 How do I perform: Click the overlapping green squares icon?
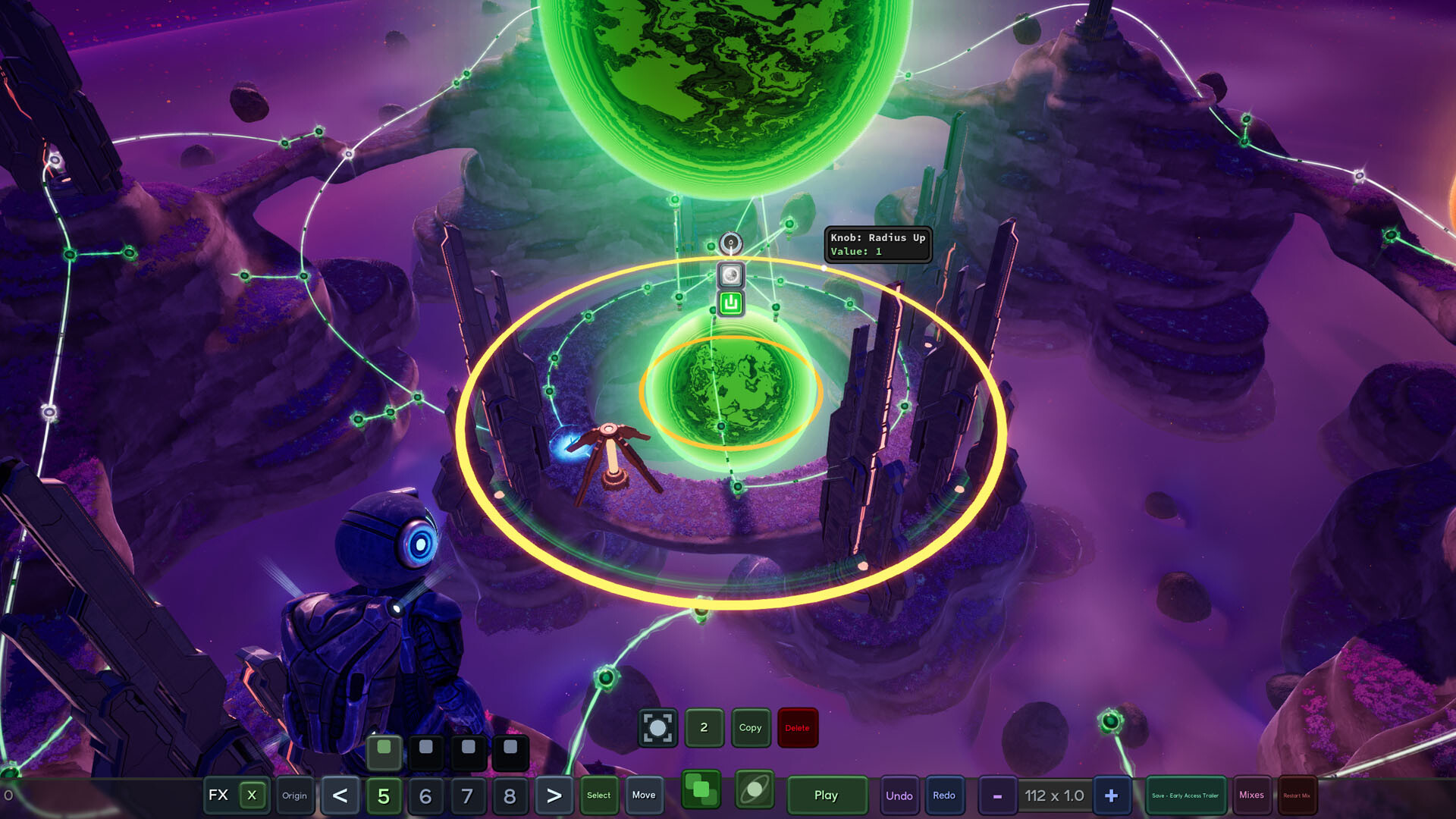701,791
